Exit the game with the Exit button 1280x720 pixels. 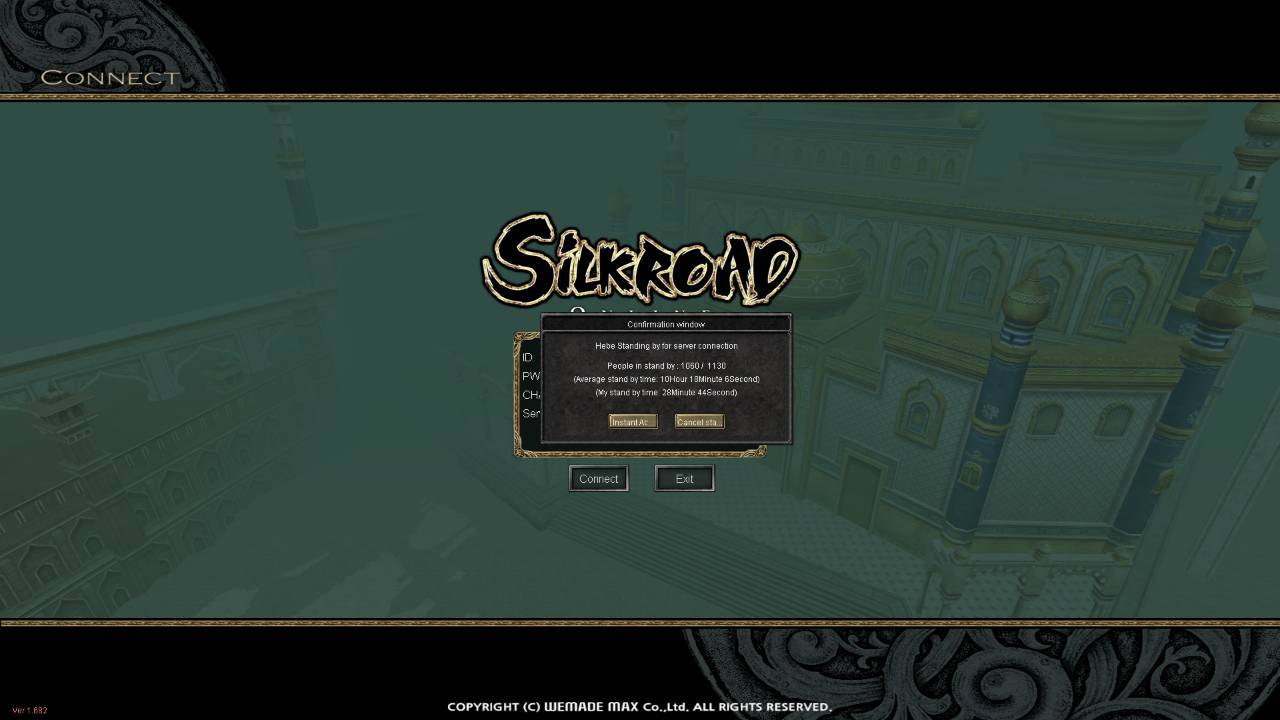(684, 479)
